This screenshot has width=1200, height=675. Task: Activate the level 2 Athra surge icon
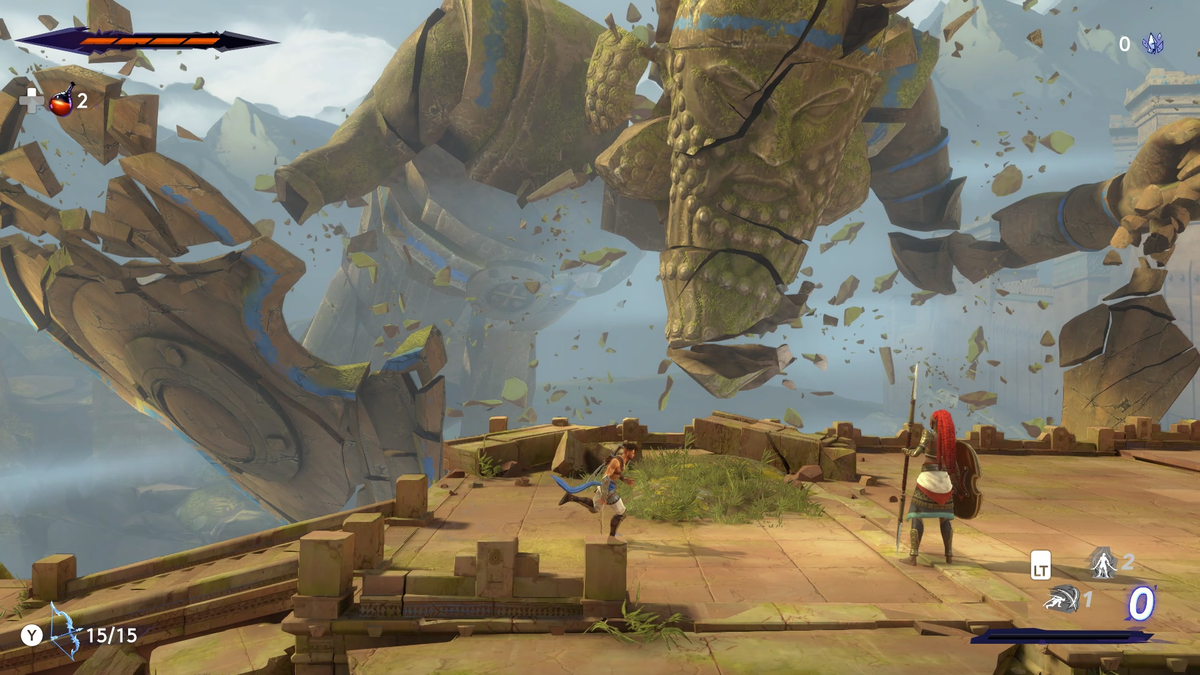(1102, 562)
